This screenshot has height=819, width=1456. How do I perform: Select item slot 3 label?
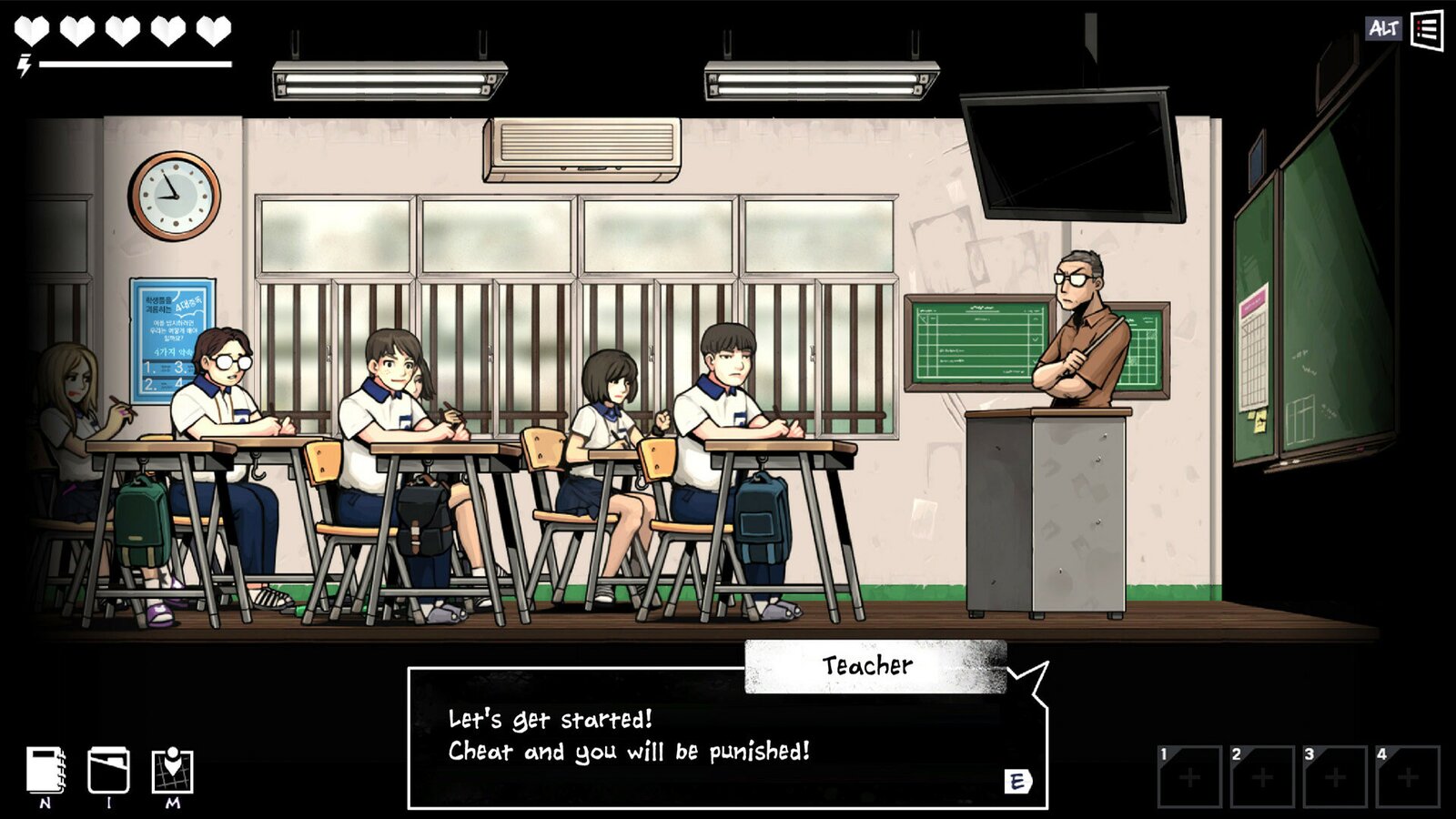1309,753
